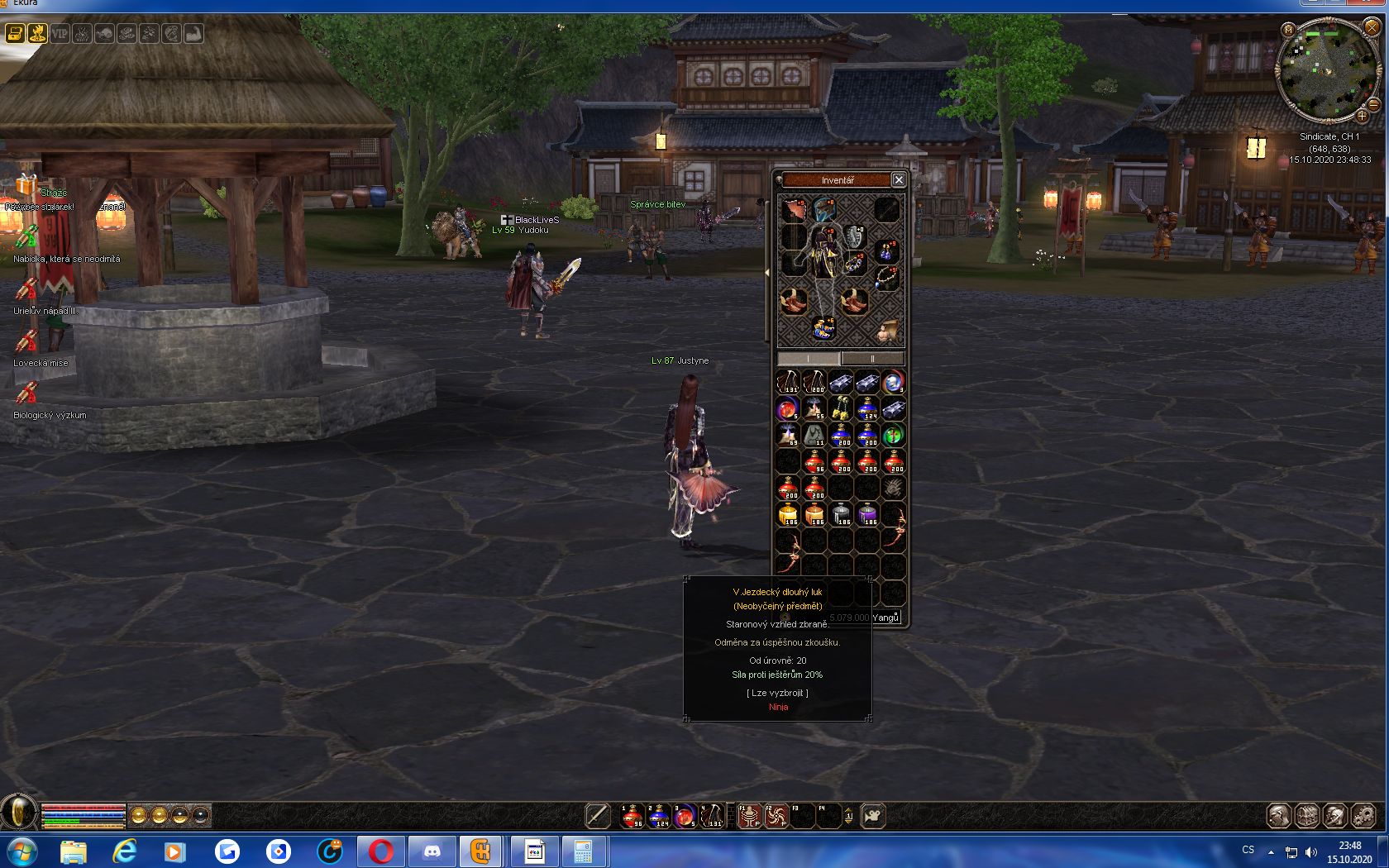
Task: Switch to inventory page I
Action: click(809, 359)
